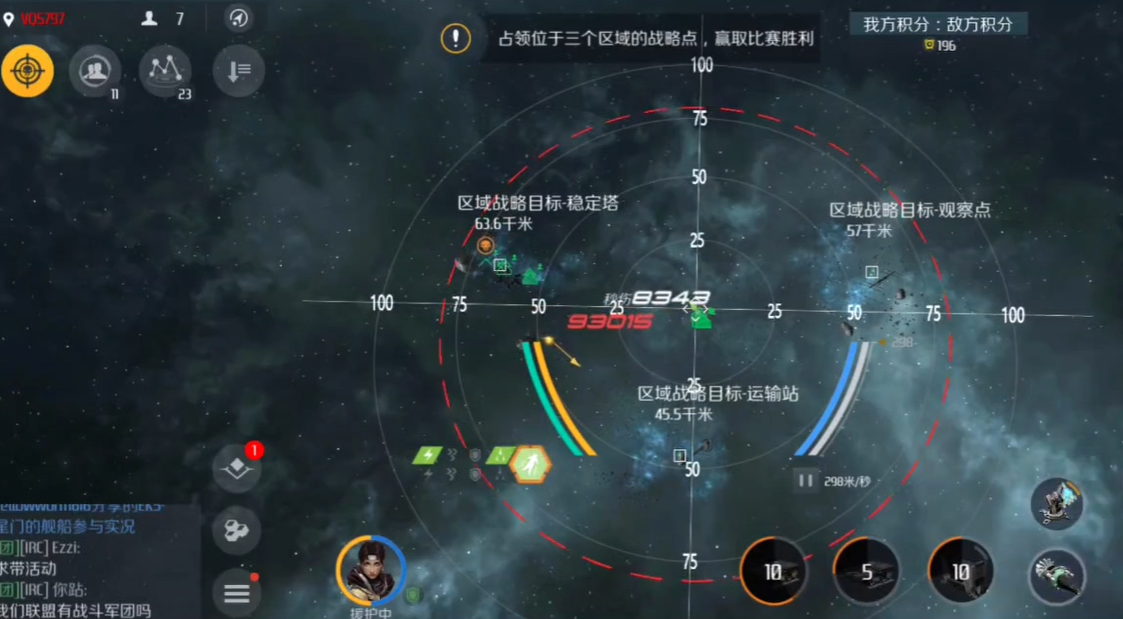
Task: Open the hexagon cluster button
Action: [x=237, y=531]
